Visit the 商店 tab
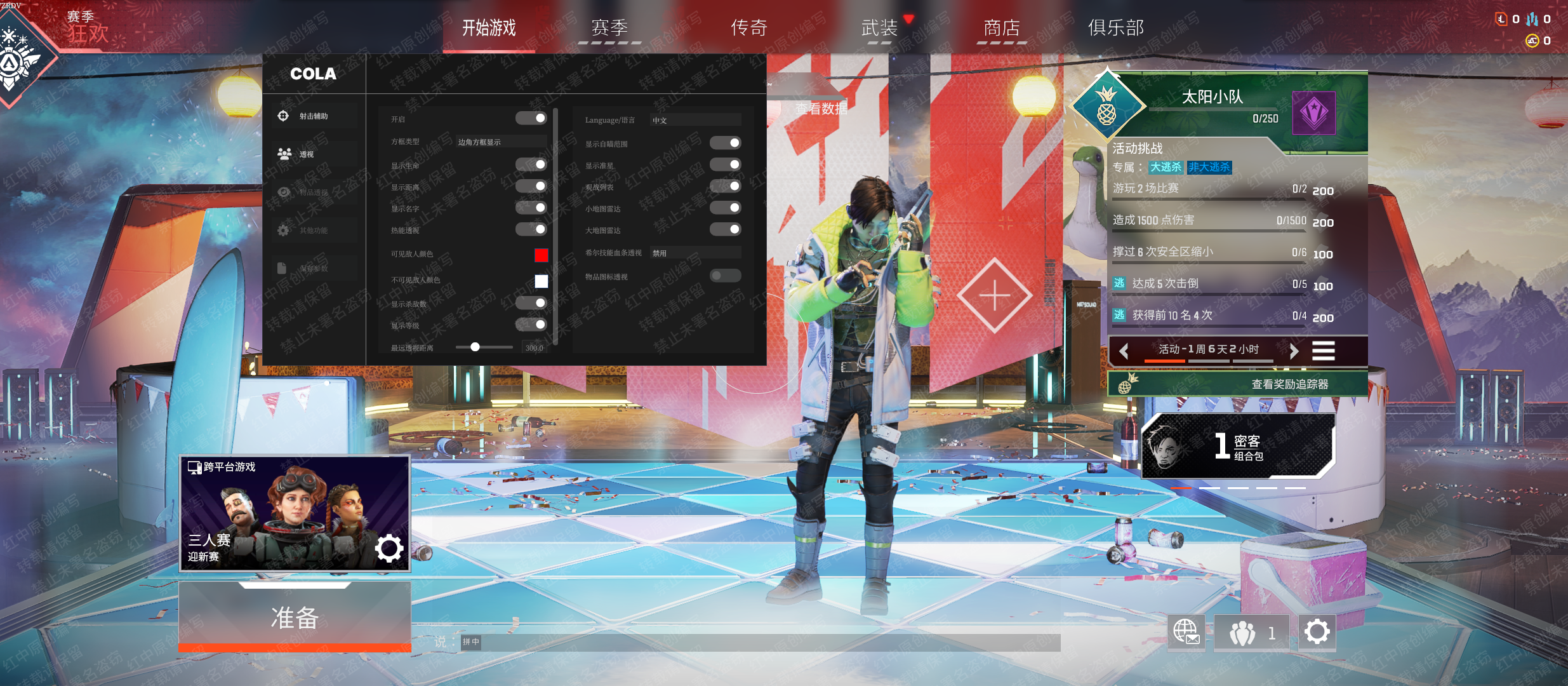The width and height of the screenshot is (1568, 686). 1001,28
